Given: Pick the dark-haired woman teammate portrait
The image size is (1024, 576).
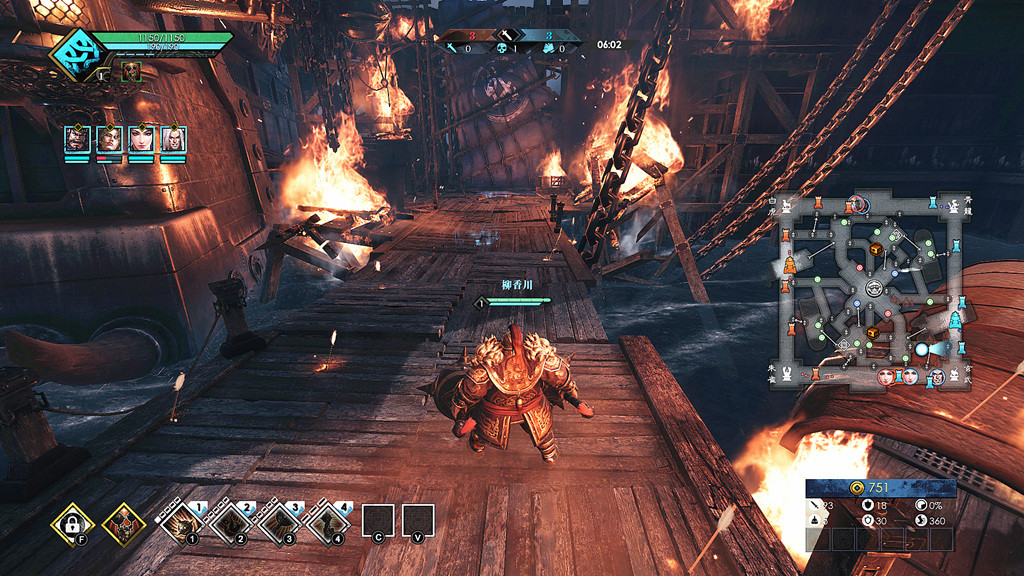Looking at the screenshot, I should (141, 138).
